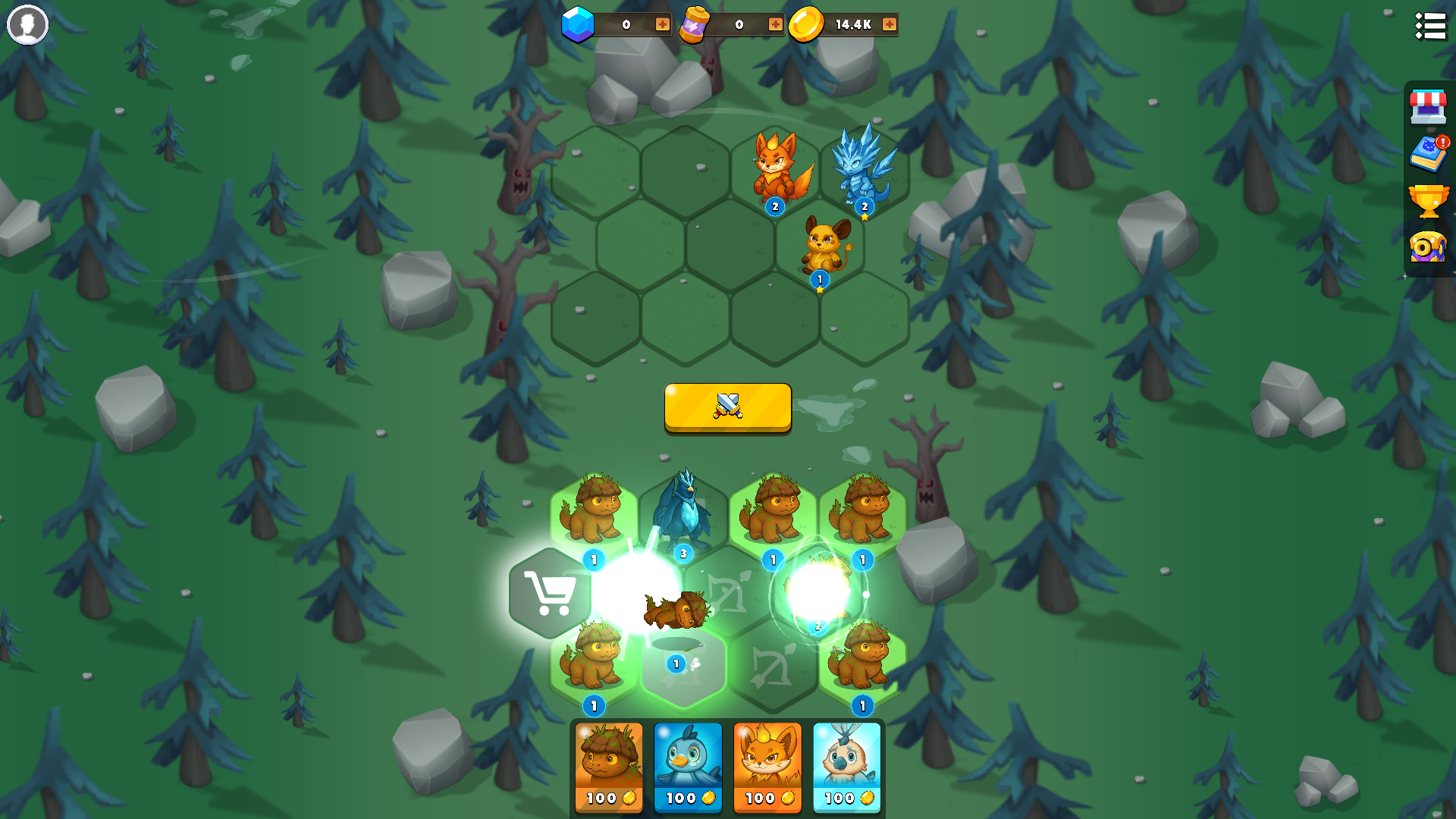This screenshot has width=1456, height=819.
Task: Open the hamburger menu in top right
Action: tap(1430, 26)
